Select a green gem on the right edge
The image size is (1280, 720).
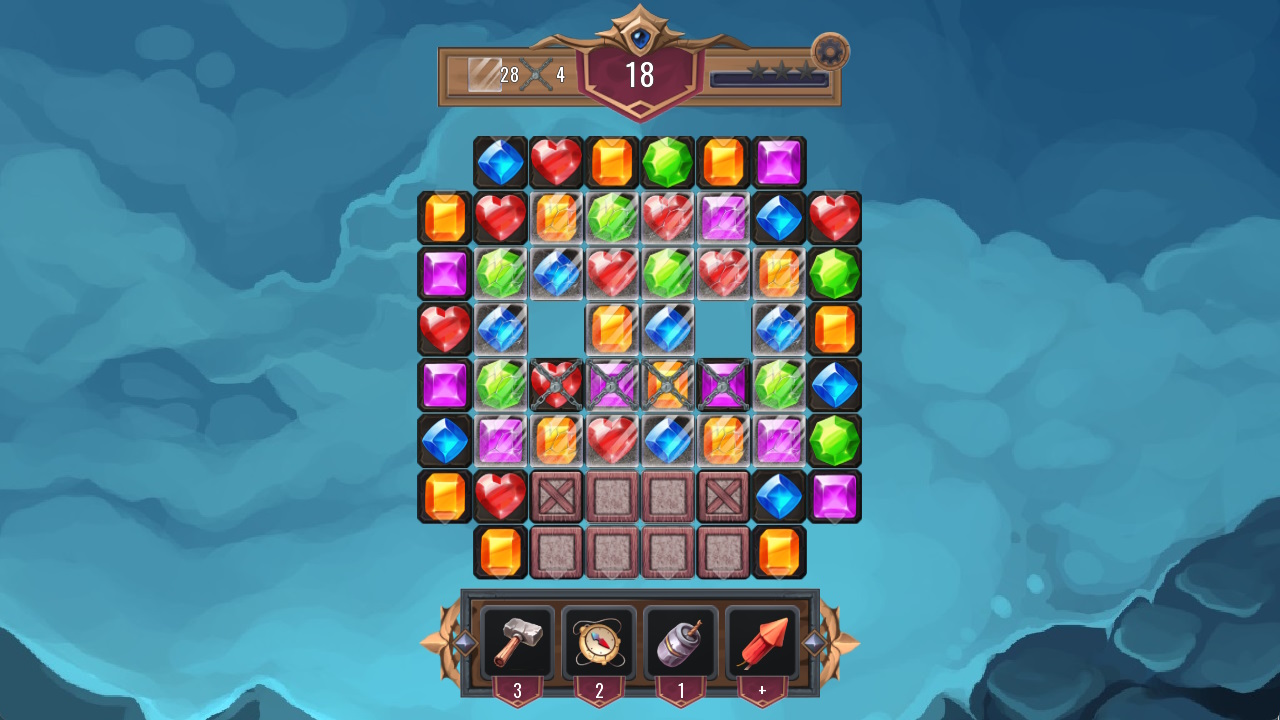click(837, 272)
